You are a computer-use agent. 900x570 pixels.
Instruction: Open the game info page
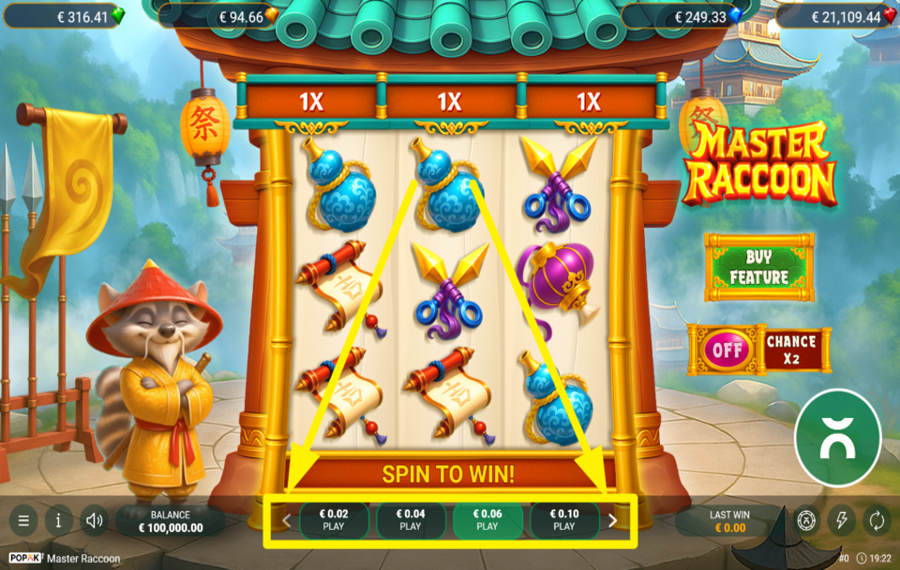[x=59, y=520]
